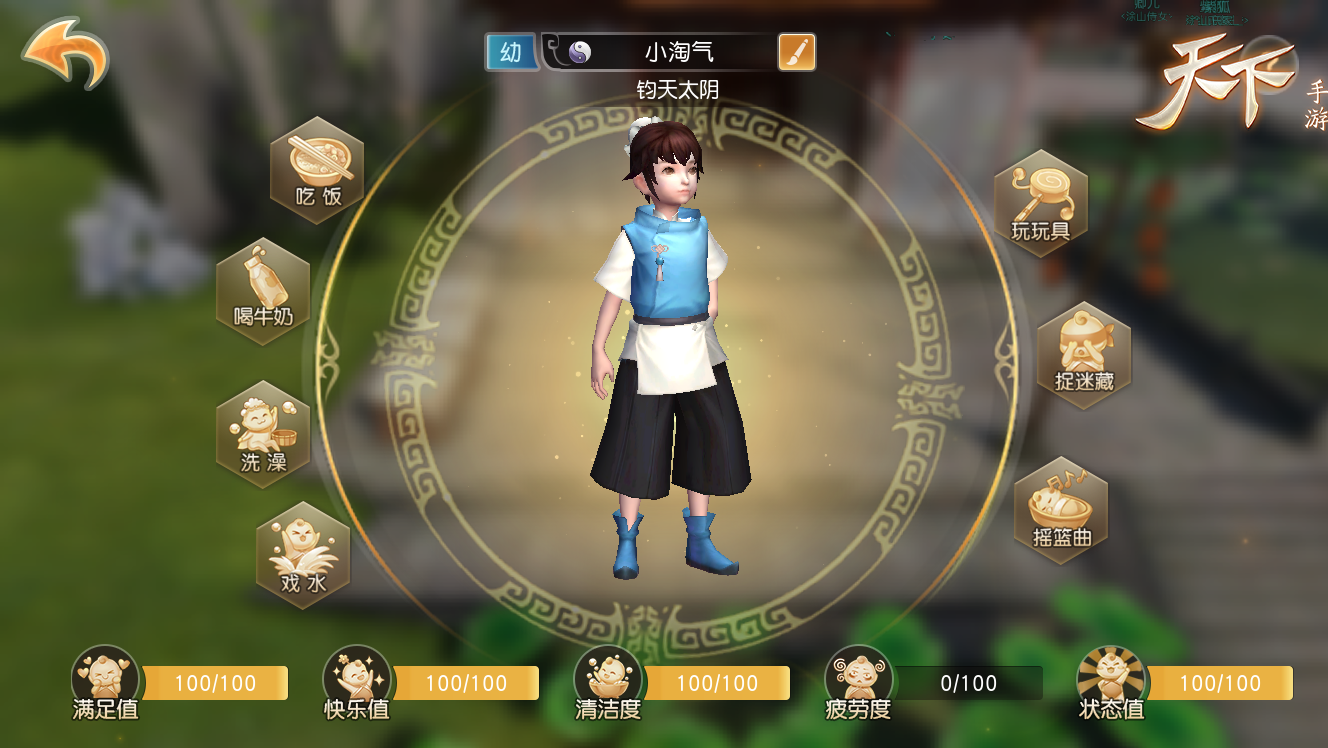Click the blue 幼 stage badge
Screen dimensions: 1328x748
[511, 52]
